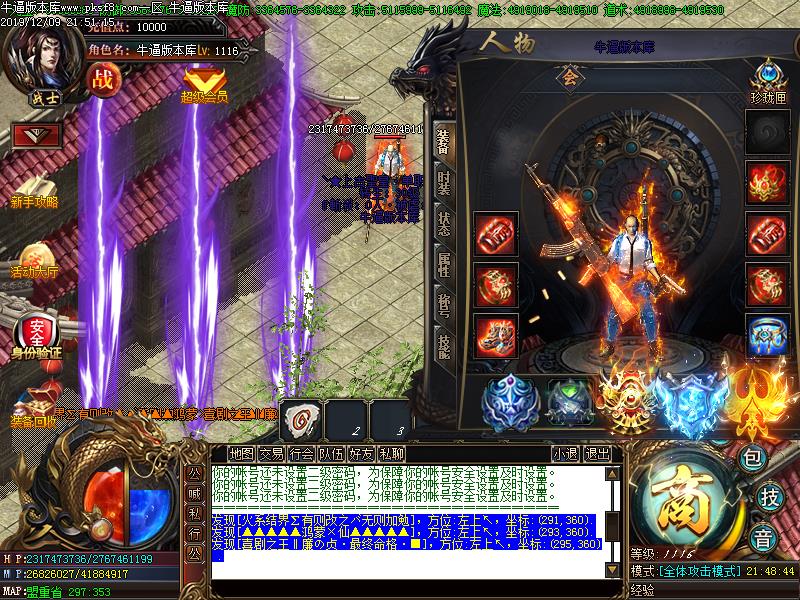The width and height of the screenshot is (800, 600).
Task: Select the boots equipment slot
Action: [495, 333]
